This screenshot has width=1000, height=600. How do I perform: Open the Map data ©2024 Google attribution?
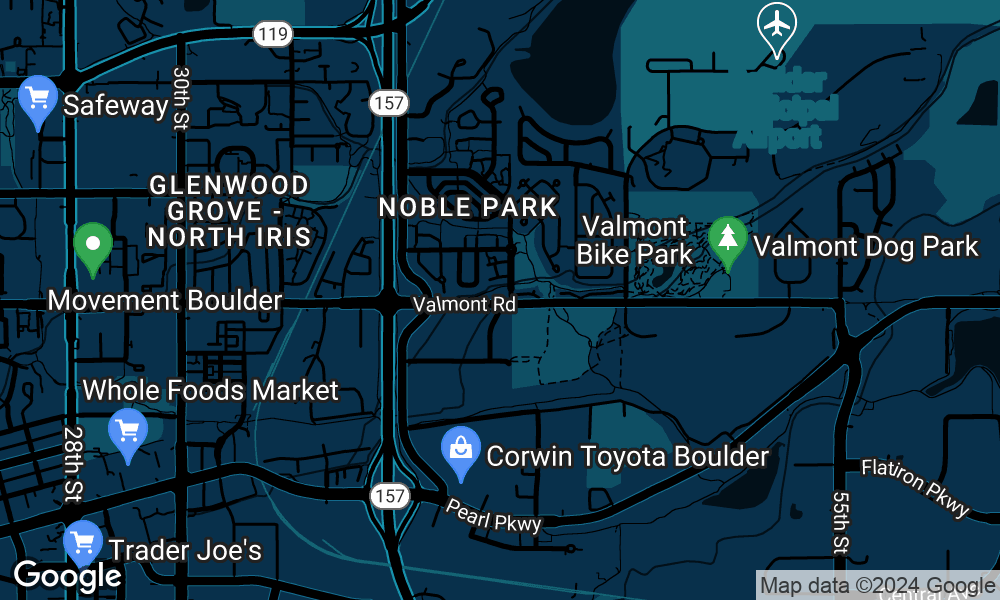(877, 586)
